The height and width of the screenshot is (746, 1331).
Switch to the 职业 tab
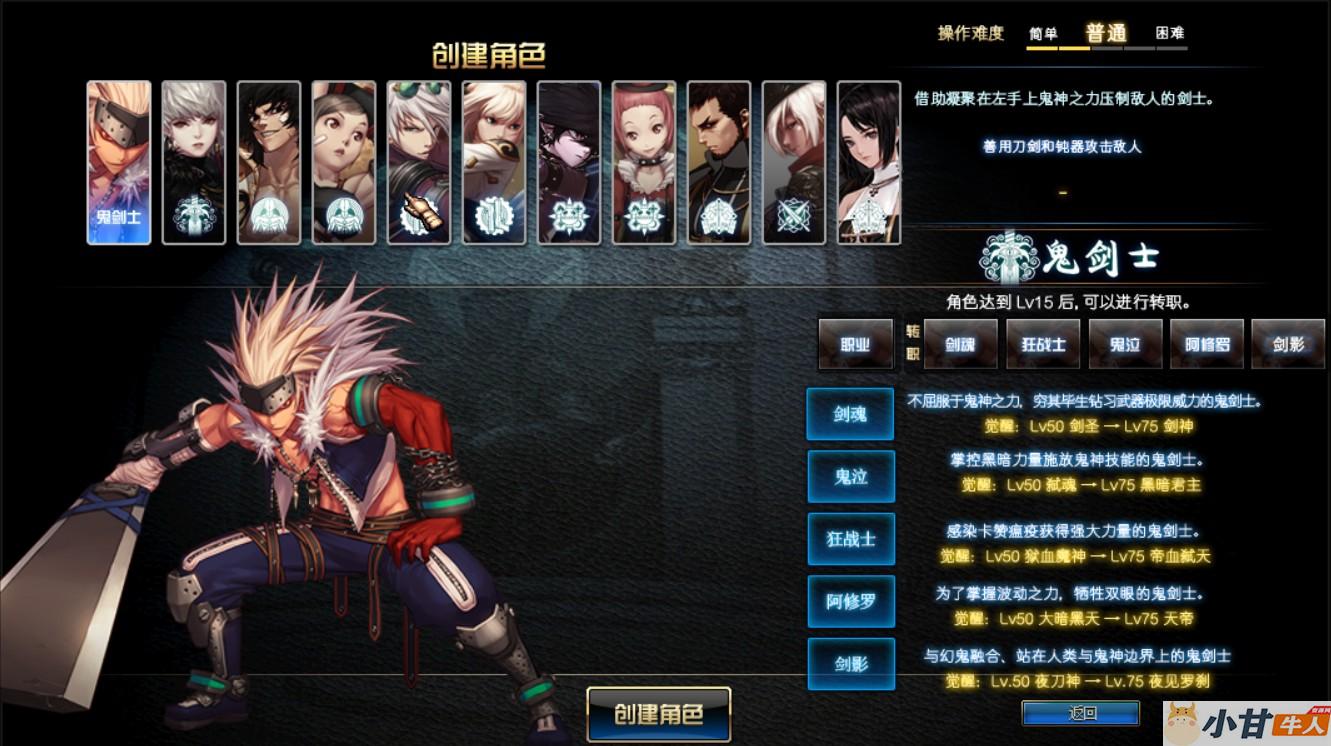point(856,343)
